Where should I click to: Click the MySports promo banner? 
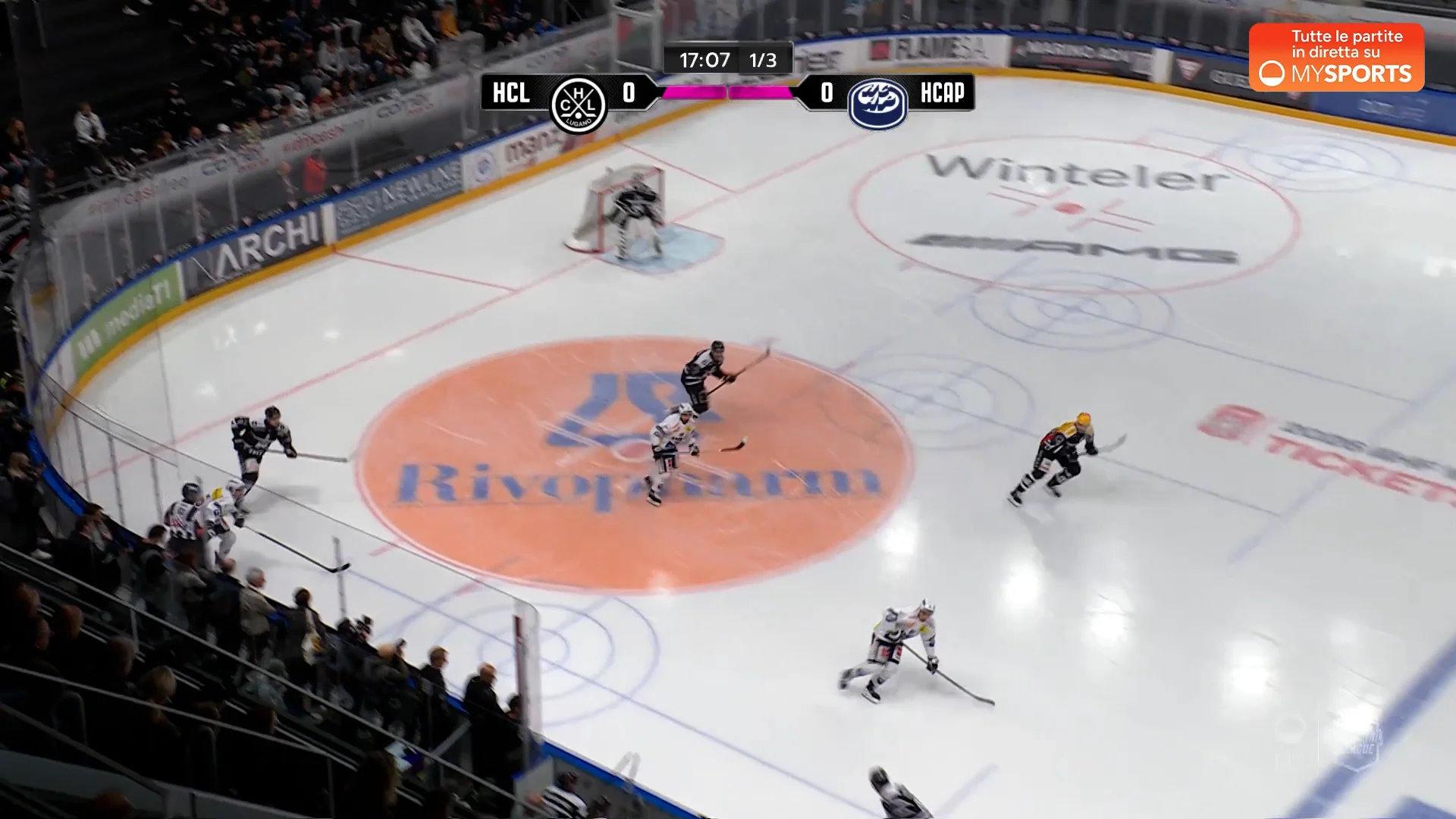(x=1336, y=58)
